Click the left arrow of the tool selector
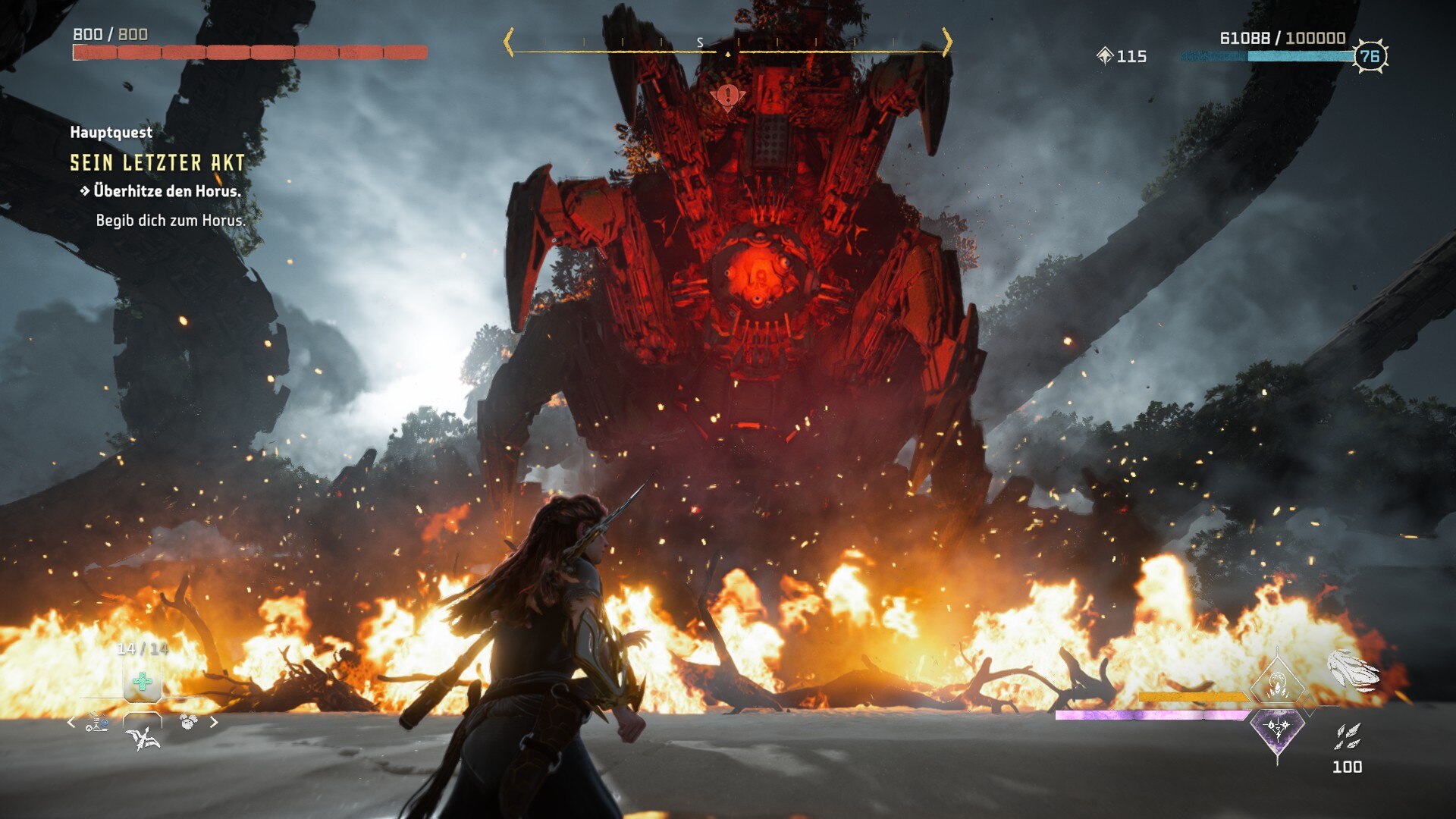Viewport: 1456px width, 819px height. coord(71,723)
